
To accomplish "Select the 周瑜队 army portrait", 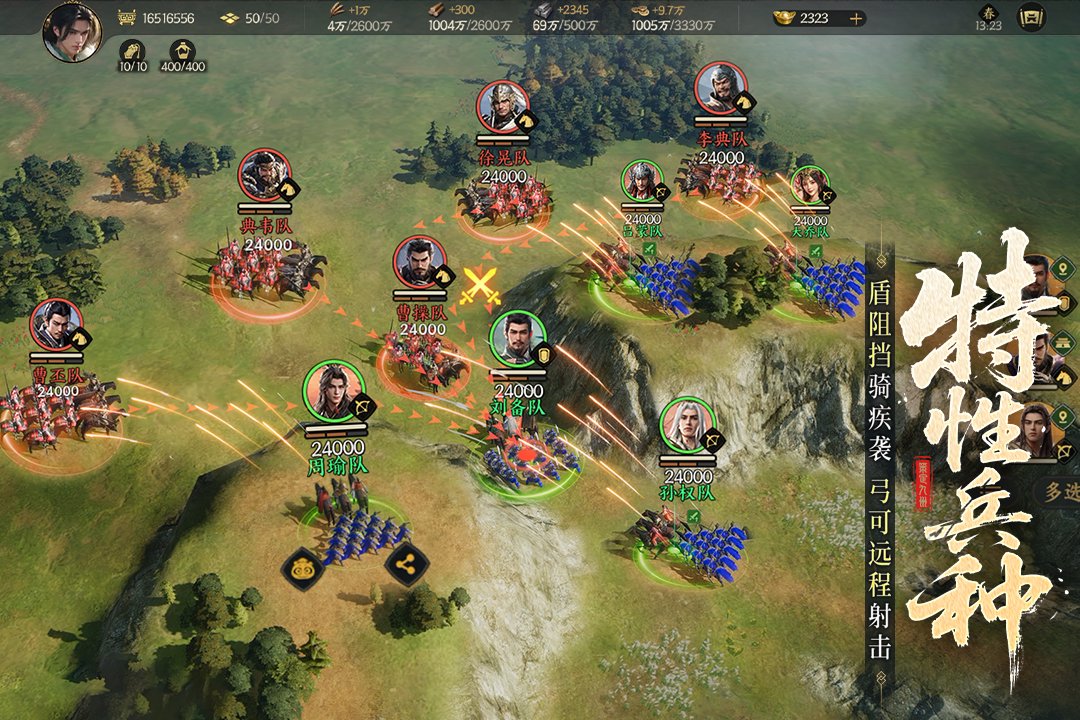I will coord(333,391).
